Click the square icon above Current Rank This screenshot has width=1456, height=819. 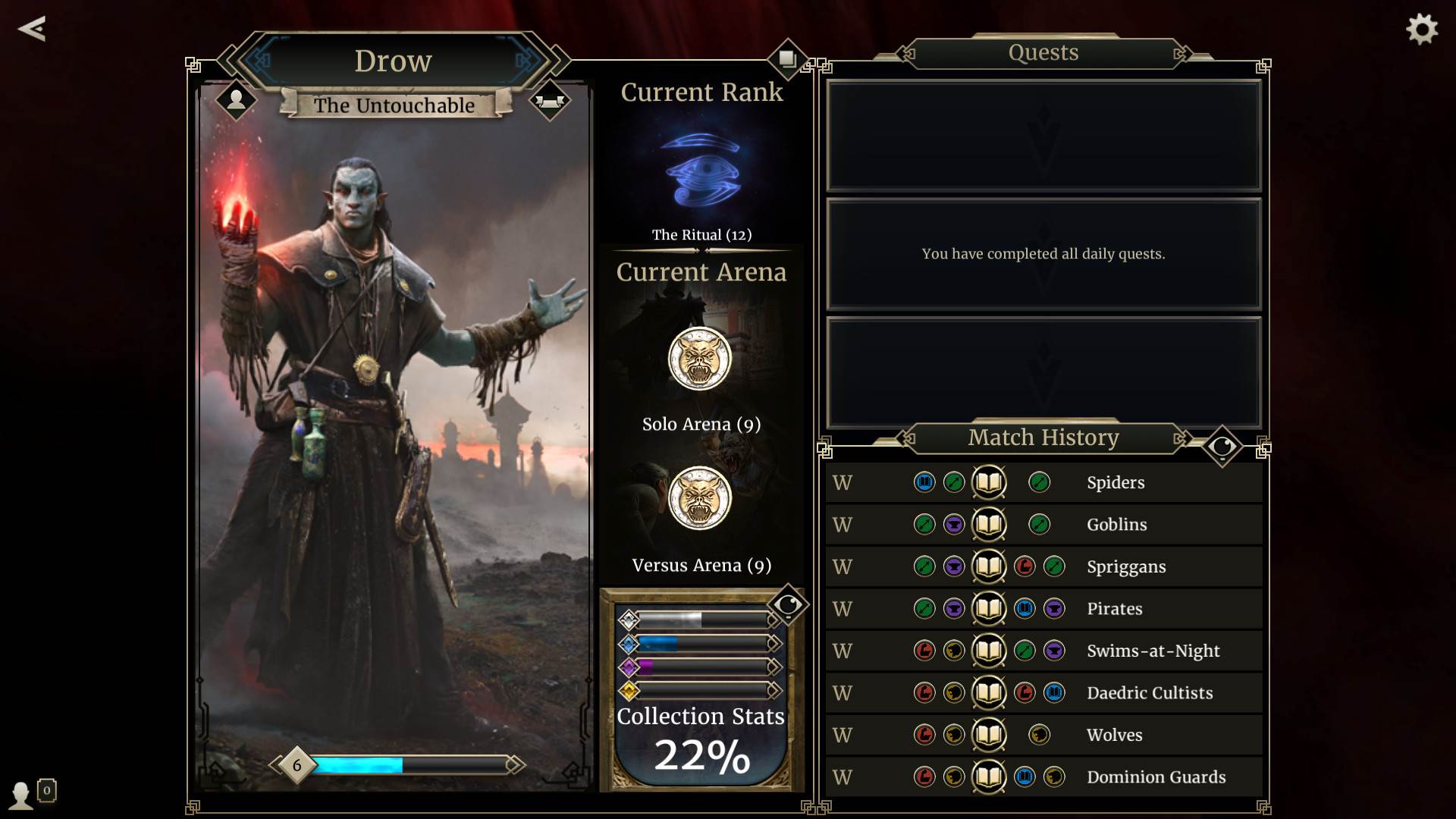pyautogui.click(x=787, y=58)
